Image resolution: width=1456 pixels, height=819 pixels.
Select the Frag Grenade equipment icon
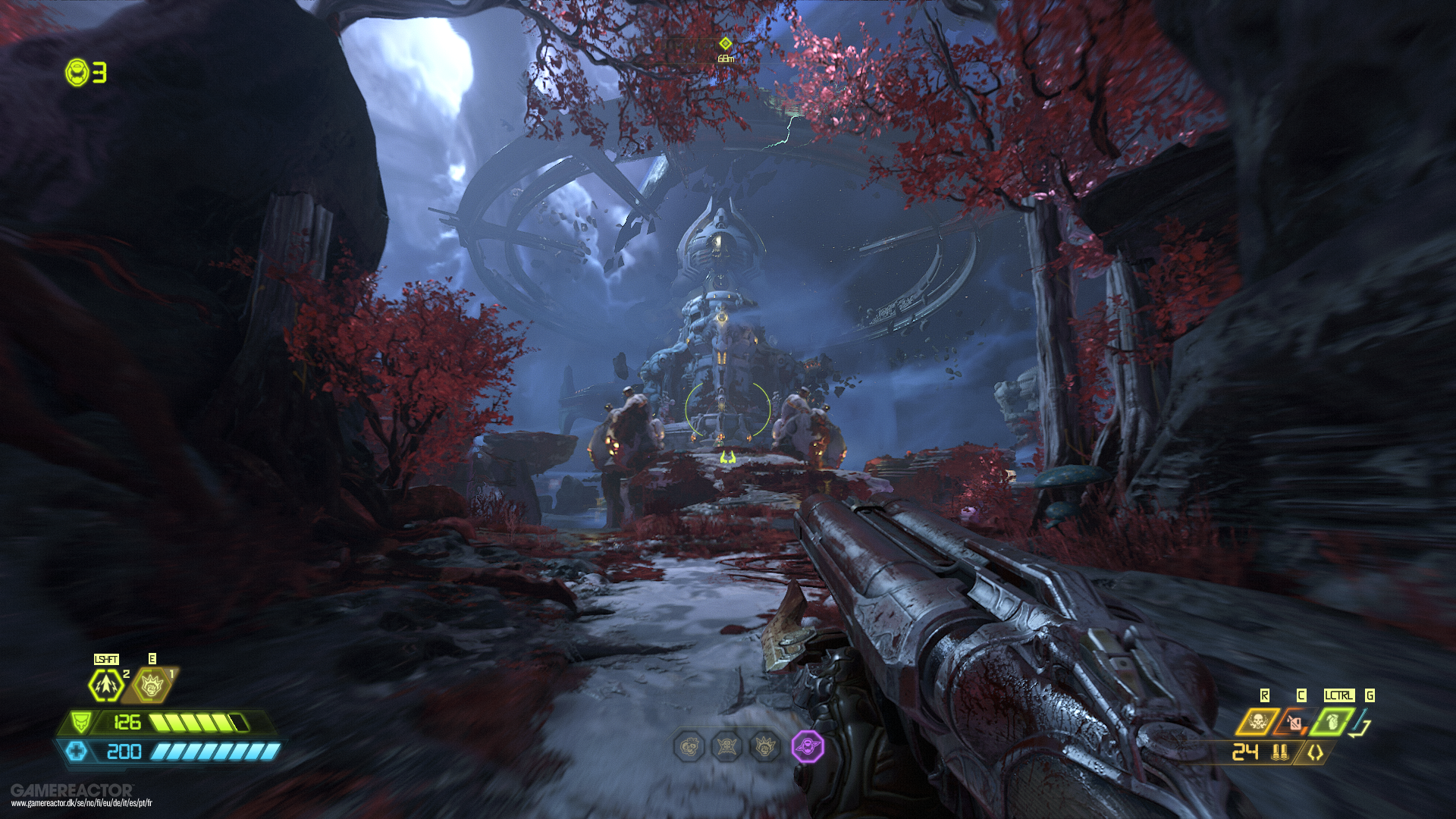coord(1331,721)
